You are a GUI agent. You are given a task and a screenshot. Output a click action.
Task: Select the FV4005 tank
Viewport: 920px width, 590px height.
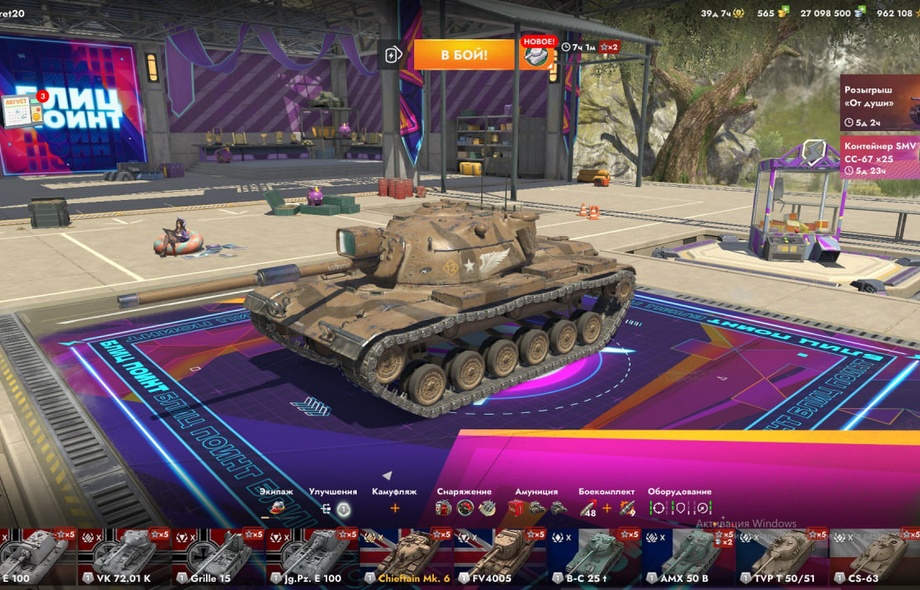pyautogui.click(x=499, y=557)
